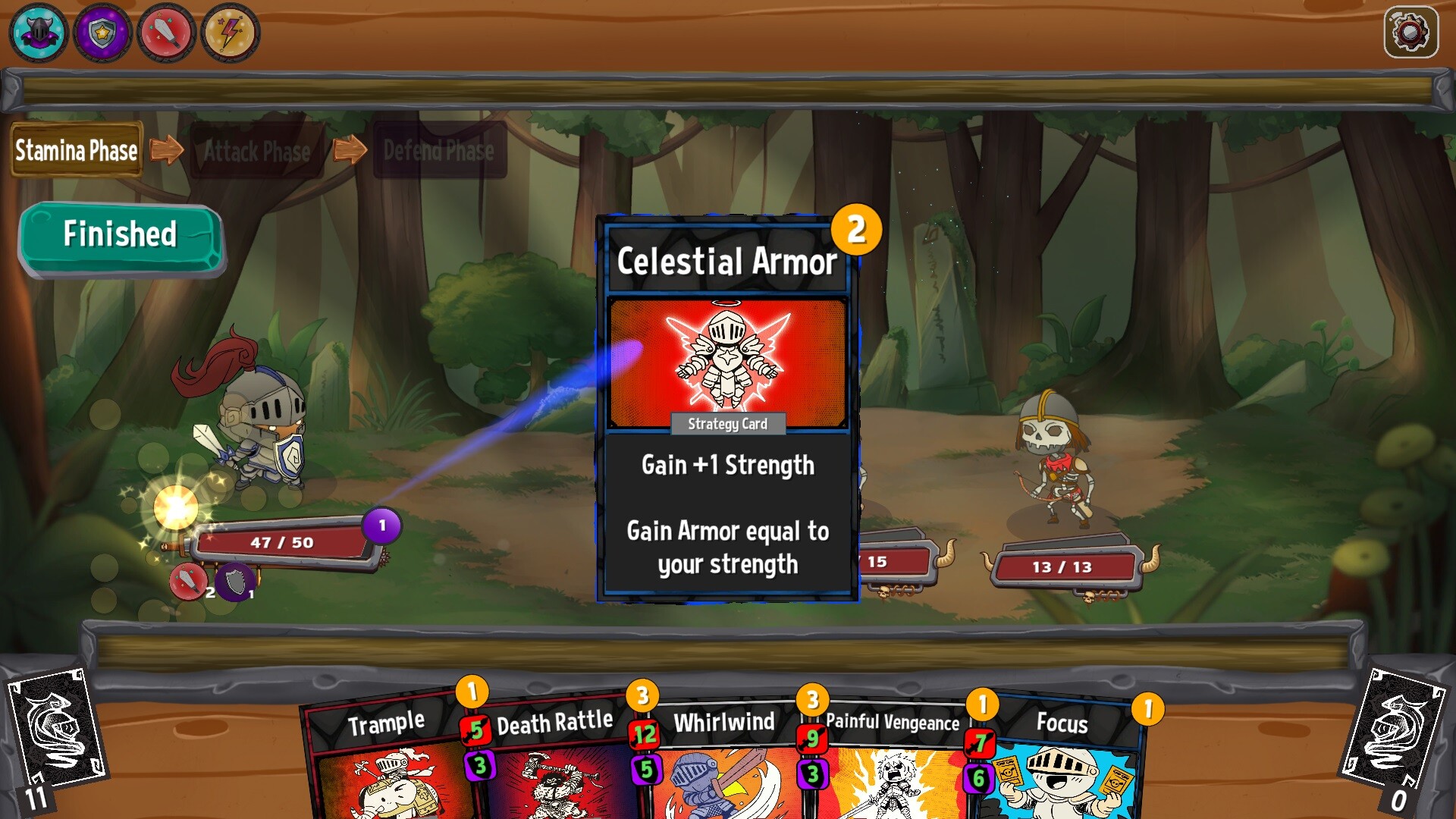Play the Celestial Armor strategy card
This screenshot has width=1456, height=819.
coord(726,409)
